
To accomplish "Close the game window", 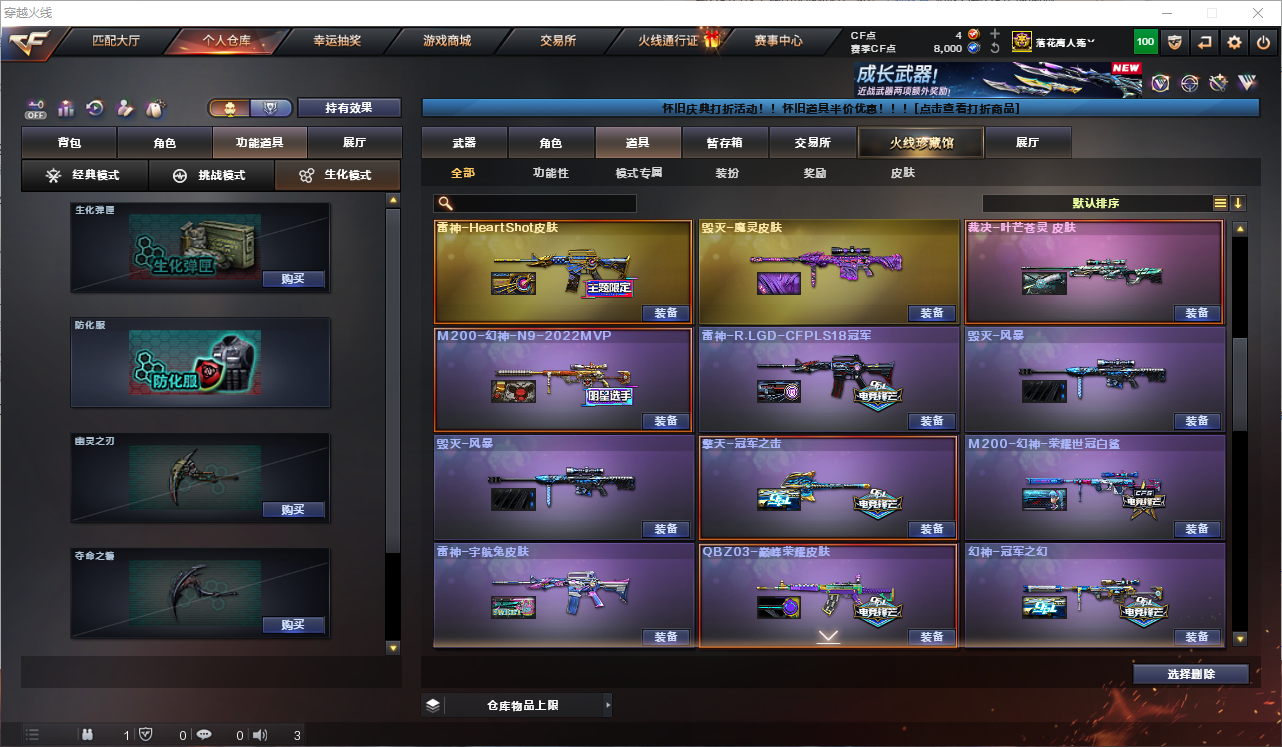I will tap(1258, 13).
